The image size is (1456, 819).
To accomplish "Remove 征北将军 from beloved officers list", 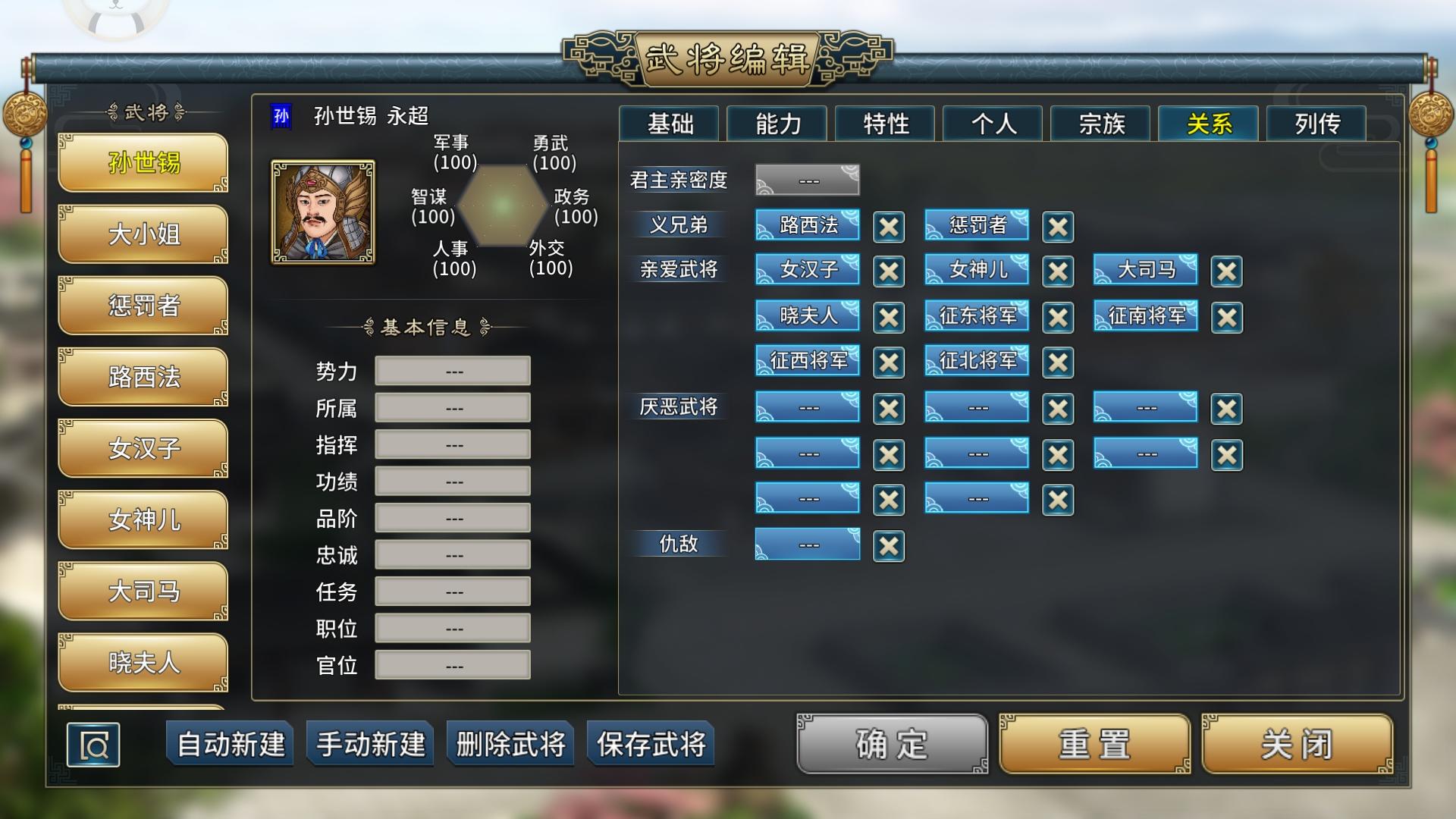I will point(1058,362).
